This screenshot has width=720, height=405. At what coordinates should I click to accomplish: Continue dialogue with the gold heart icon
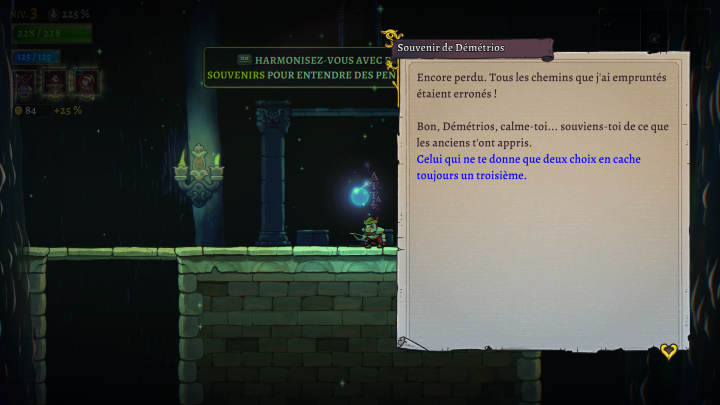[668, 351]
